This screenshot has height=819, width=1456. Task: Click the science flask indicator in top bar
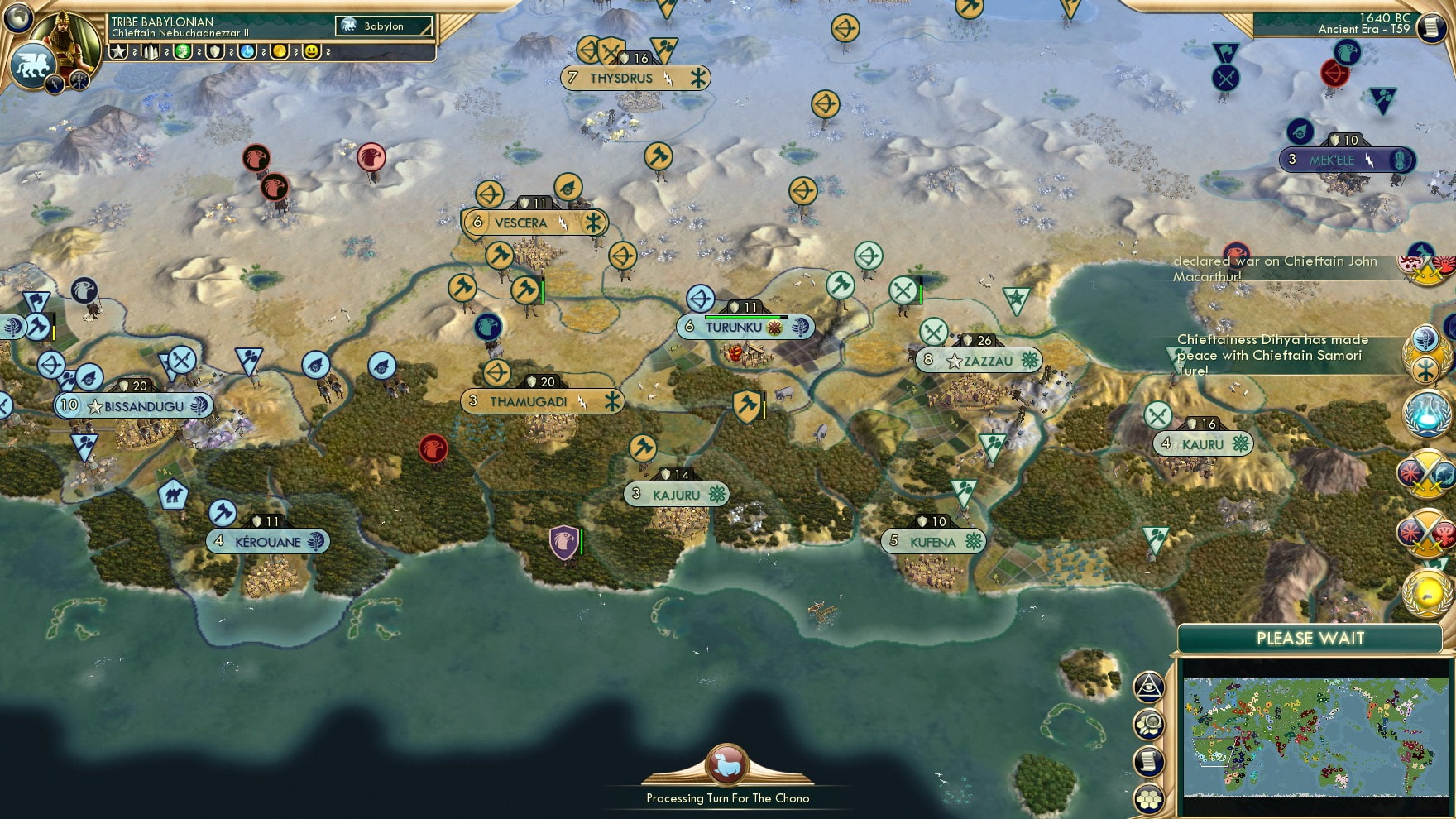(247, 52)
